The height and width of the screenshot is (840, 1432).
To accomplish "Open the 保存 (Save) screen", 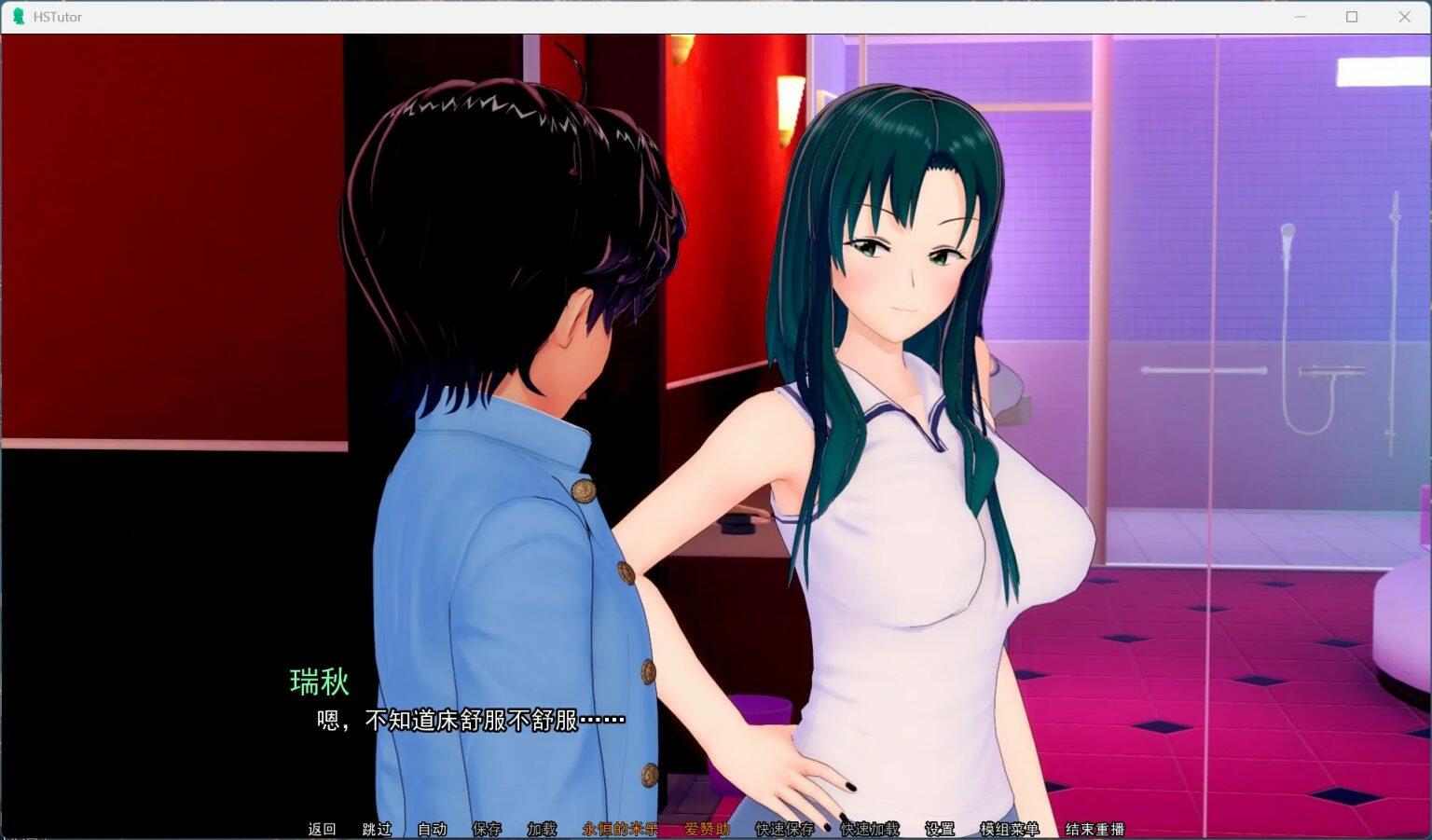I will coord(487,829).
